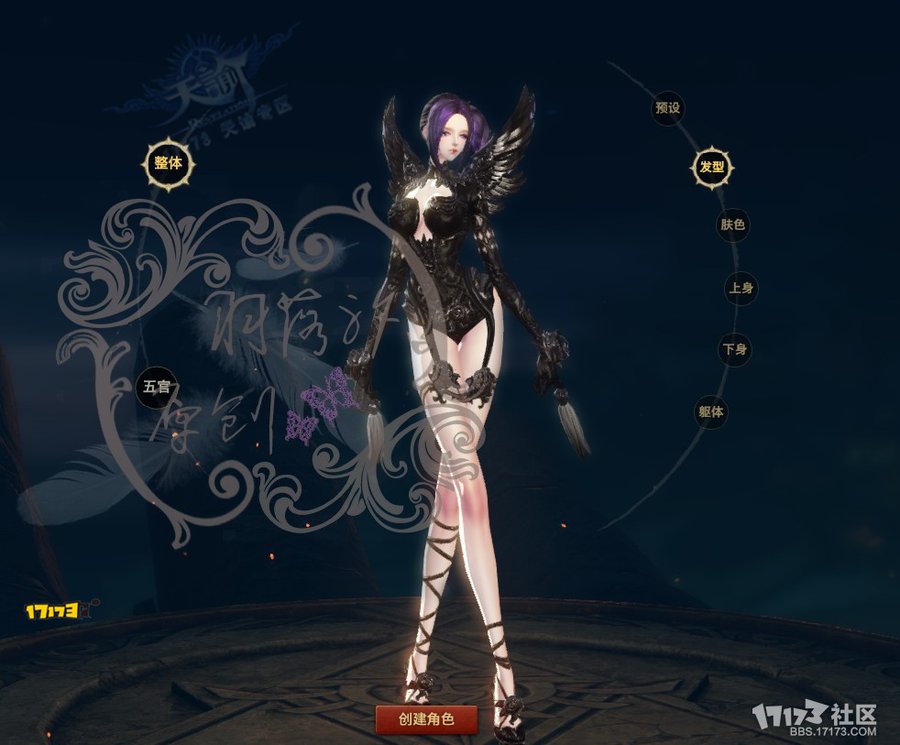Choose the 发型 hairstyle option
900x745 pixels.
coord(711,167)
